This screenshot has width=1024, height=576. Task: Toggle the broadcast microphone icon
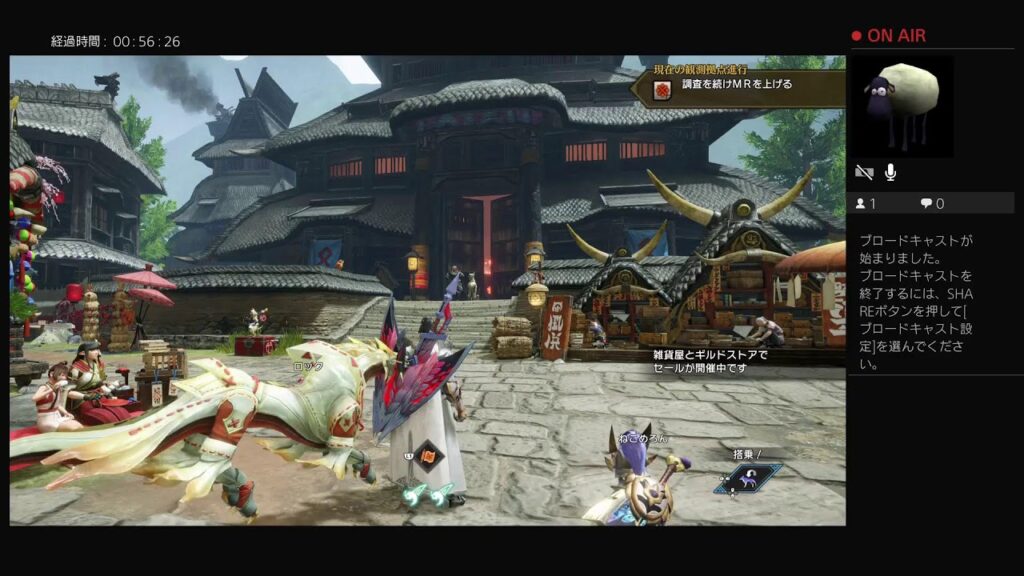890,172
